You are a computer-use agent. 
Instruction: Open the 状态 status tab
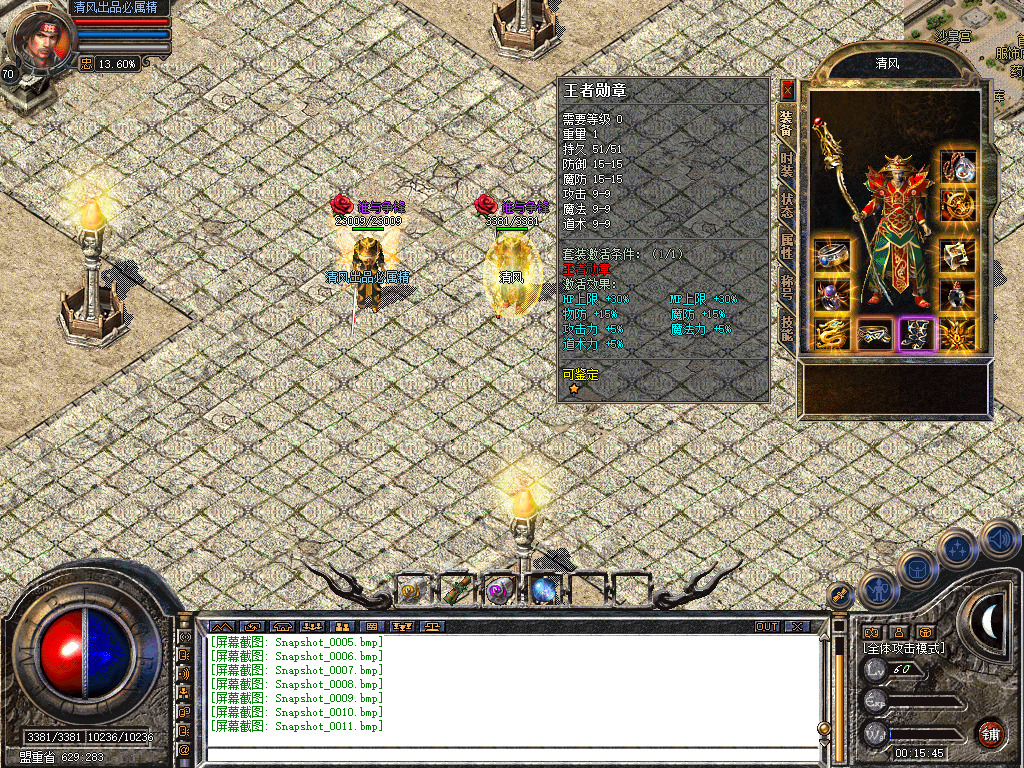(787, 207)
